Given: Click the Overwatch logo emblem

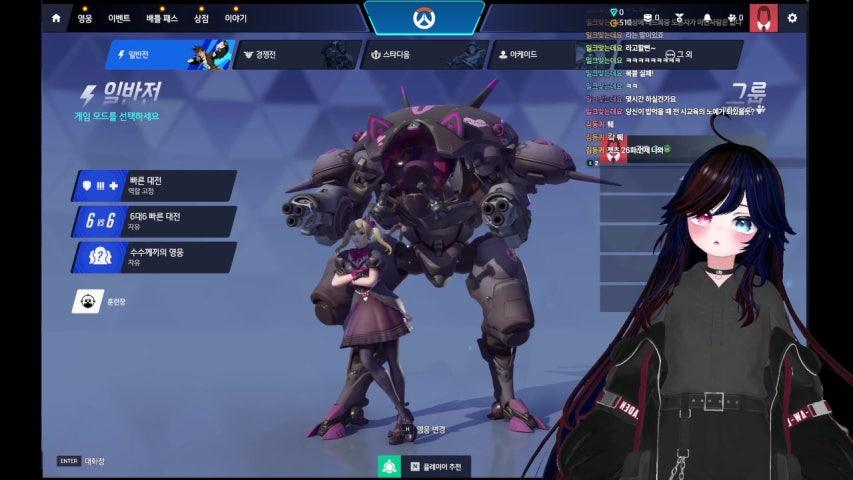Looking at the screenshot, I should (424, 18).
